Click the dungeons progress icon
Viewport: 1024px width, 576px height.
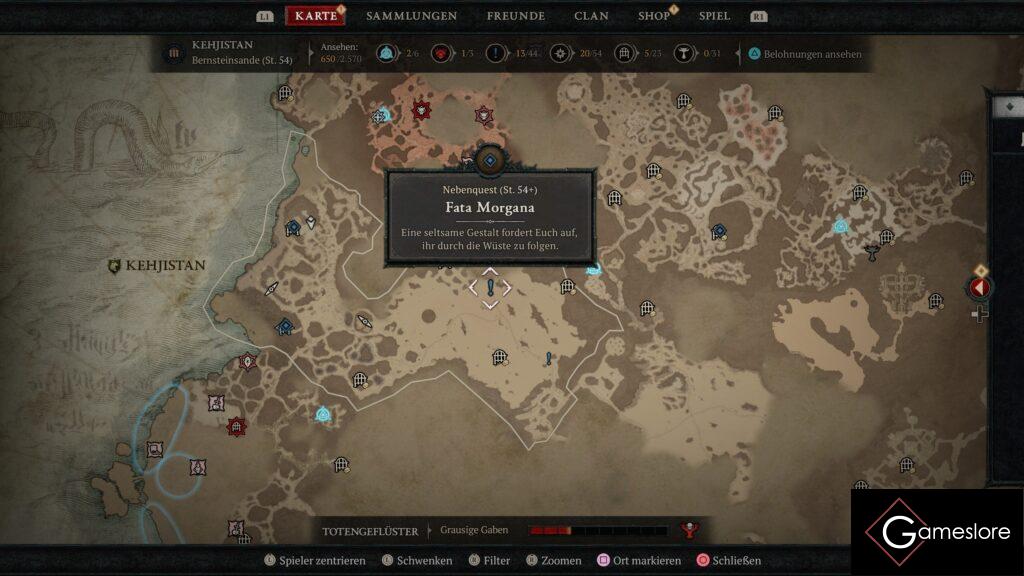[x=625, y=54]
